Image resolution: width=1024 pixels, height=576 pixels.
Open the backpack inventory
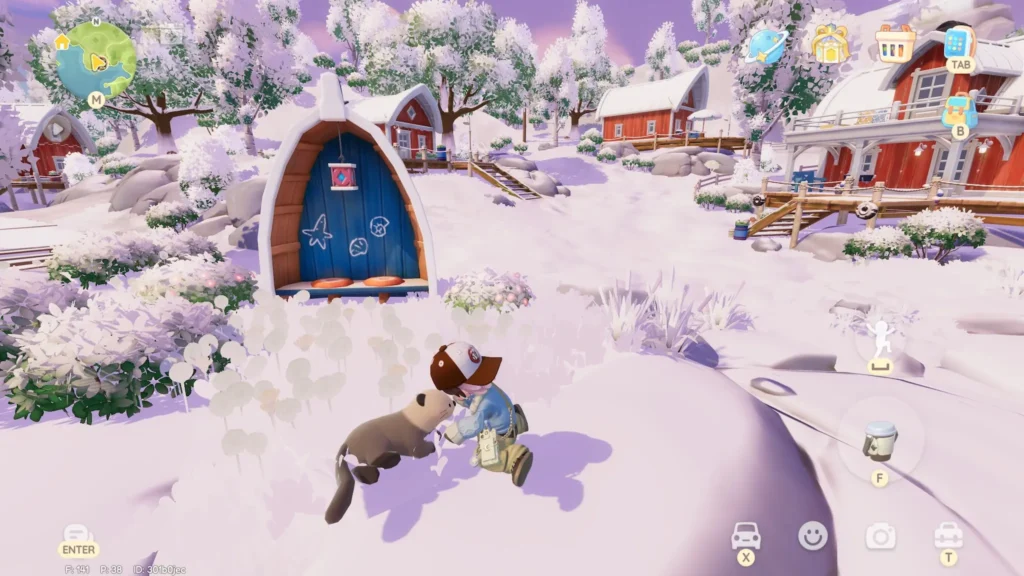pos(959,108)
